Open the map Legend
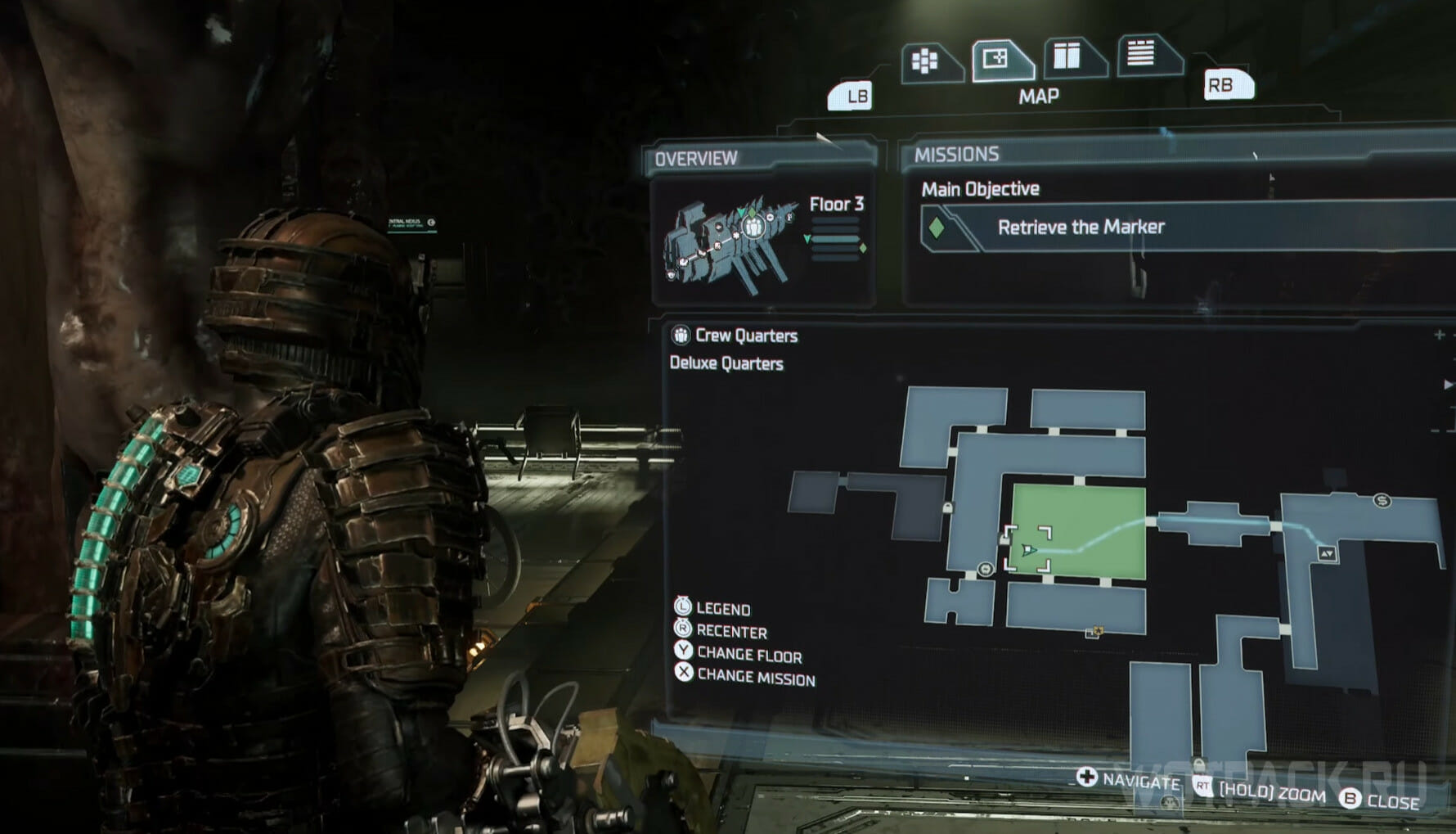The image size is (1456, 834). [722, 609]
